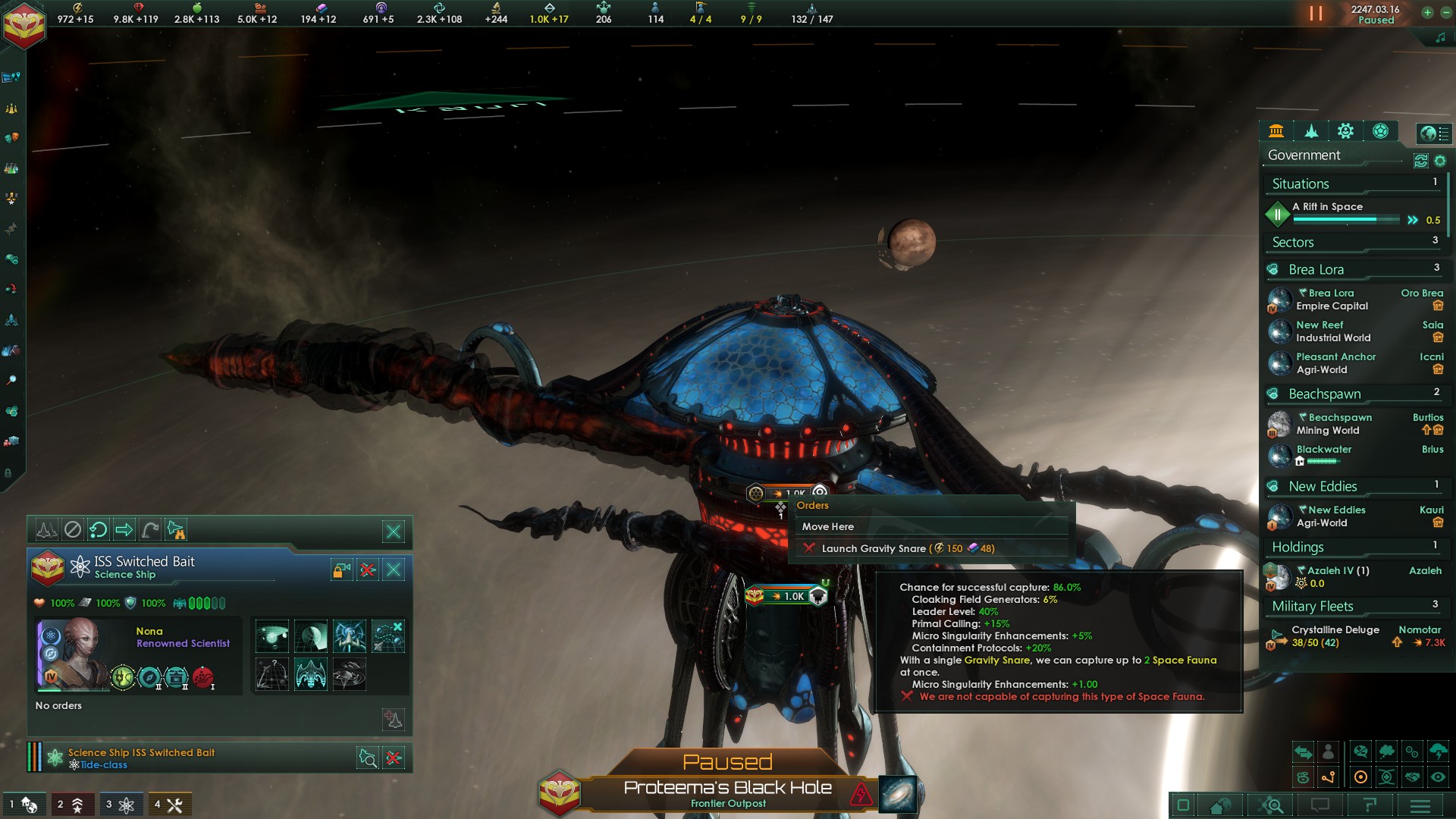
Task: Click the species gear icon on right panel
Action: pos(1345,132)
